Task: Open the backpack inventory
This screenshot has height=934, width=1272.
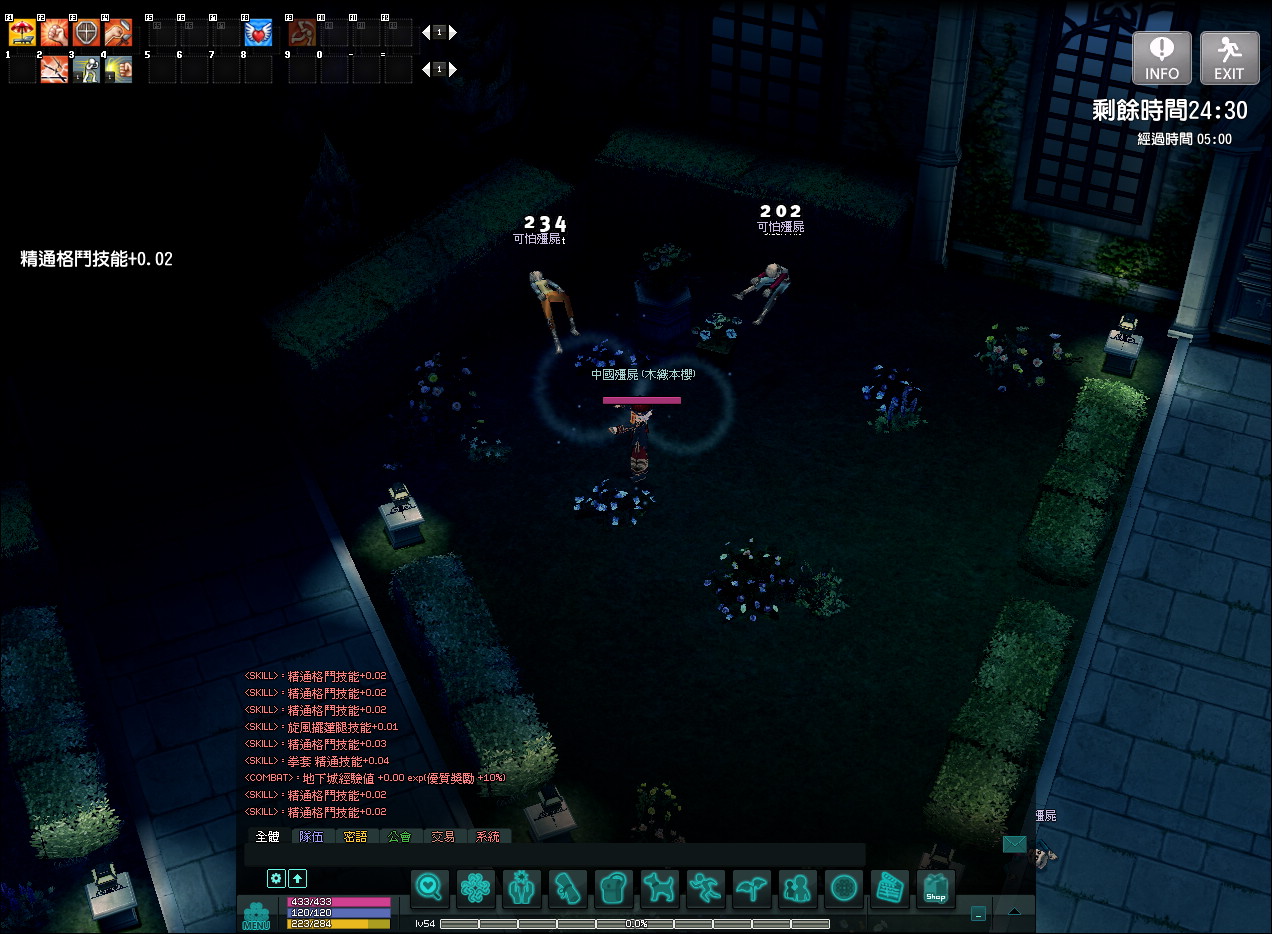Action: 614,887
